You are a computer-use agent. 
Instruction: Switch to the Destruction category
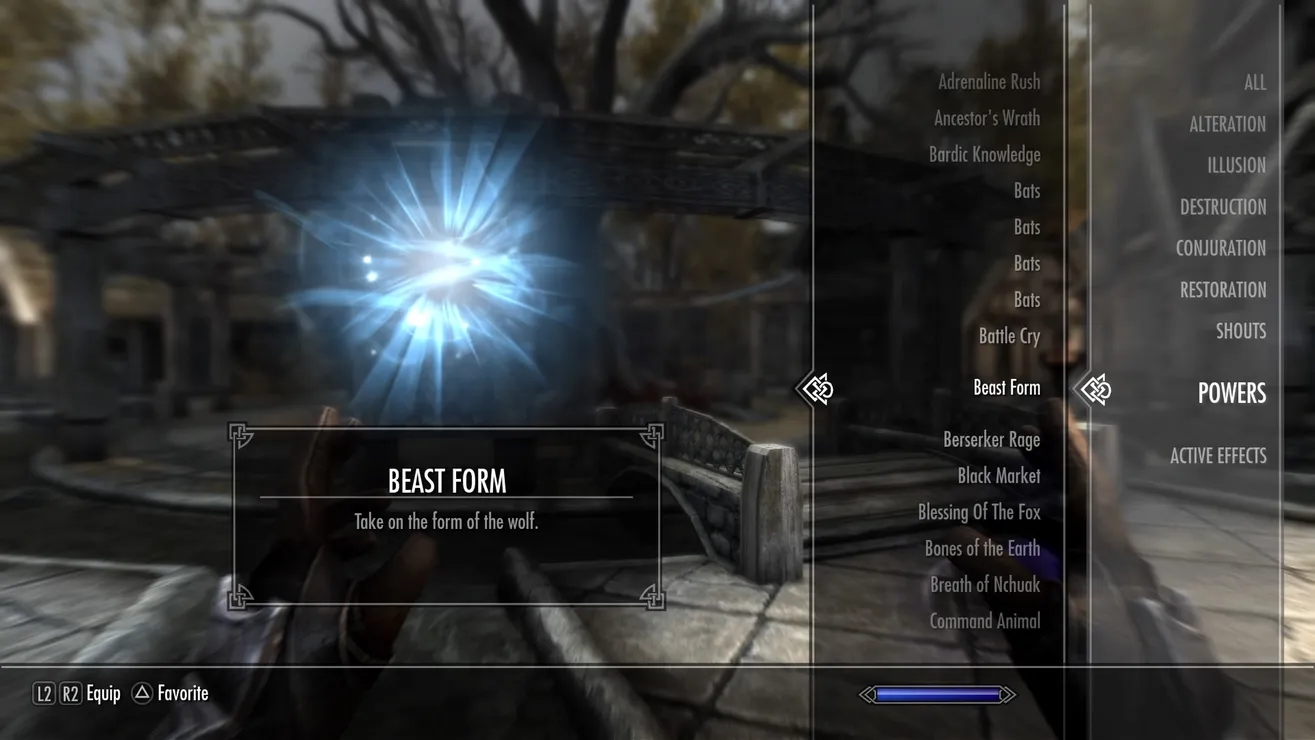click(x=1222, y=207)
